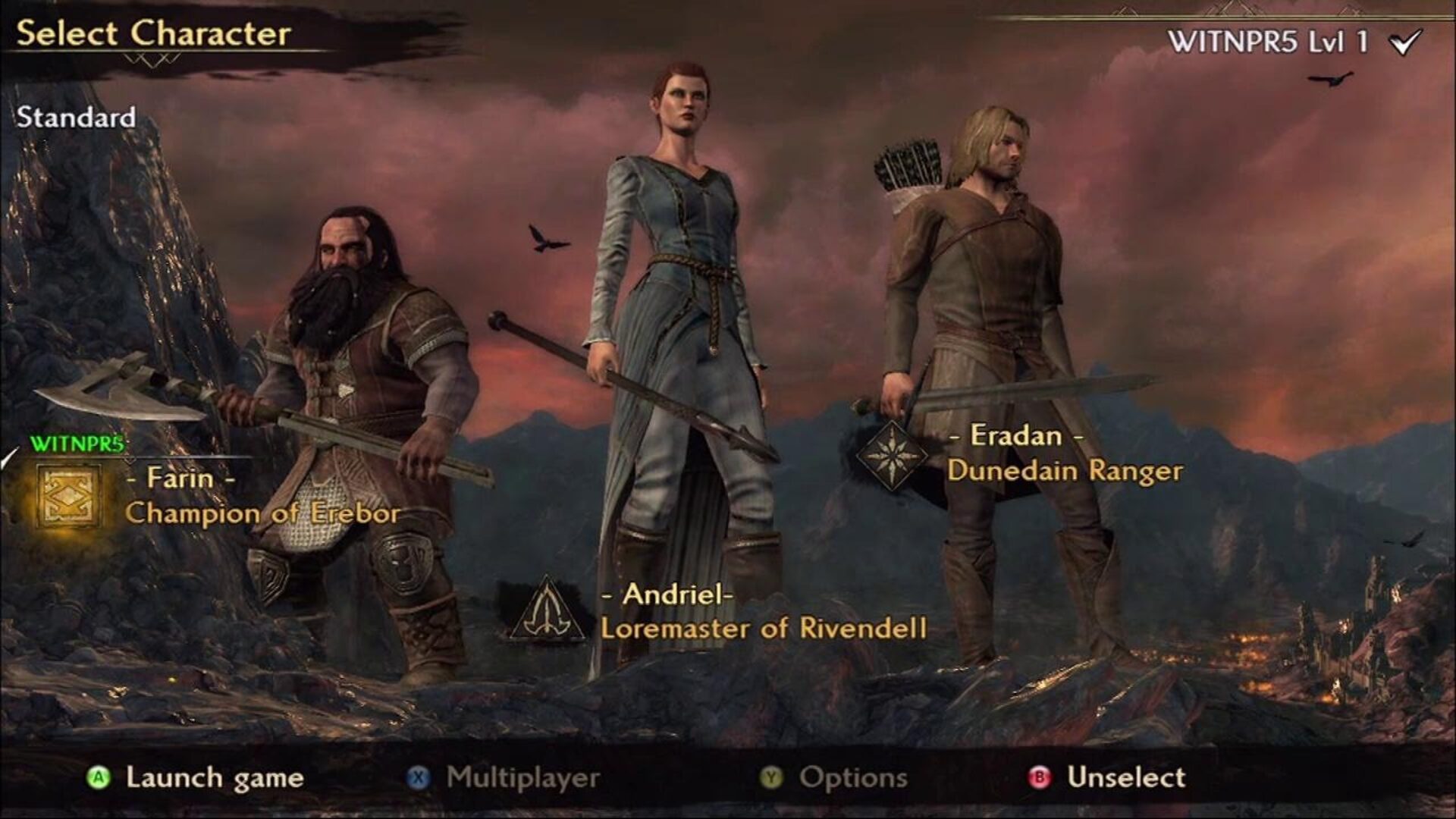1456x819 pixels.
Task: Click the checkmark beside WITNPR5 Lvl 1
Action: pyautogui.click(x=1407, y=42)
